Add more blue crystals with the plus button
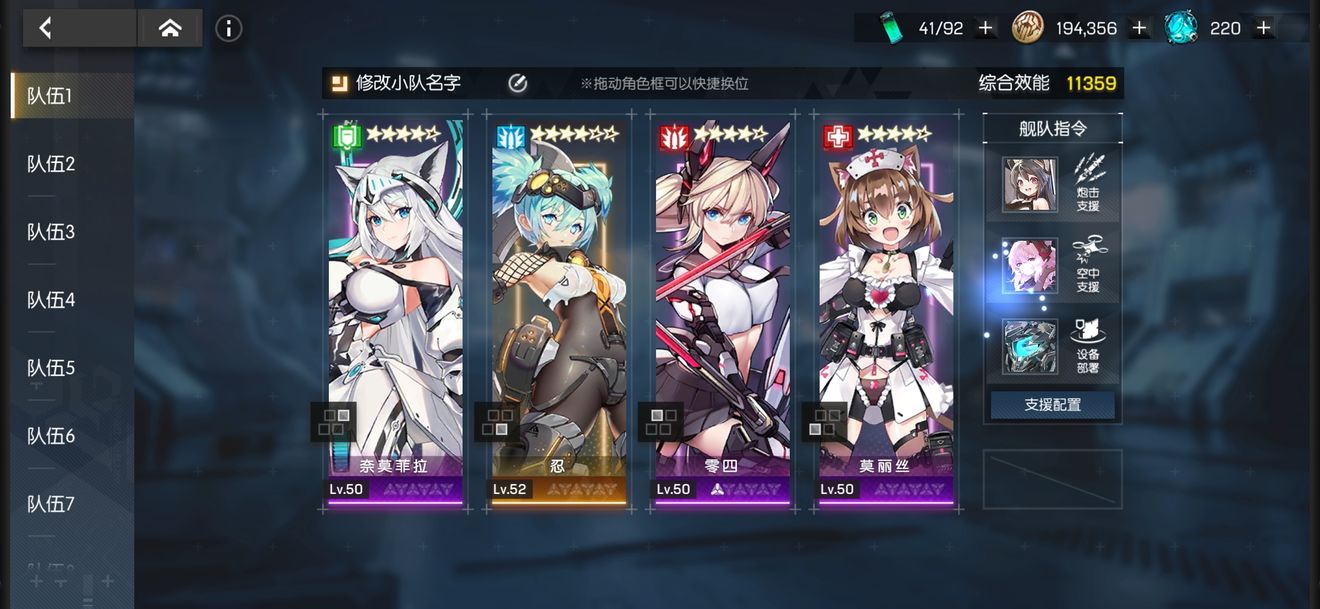Image resolution: width=1320 pixels, height=609 pixels. (1264, 28)
